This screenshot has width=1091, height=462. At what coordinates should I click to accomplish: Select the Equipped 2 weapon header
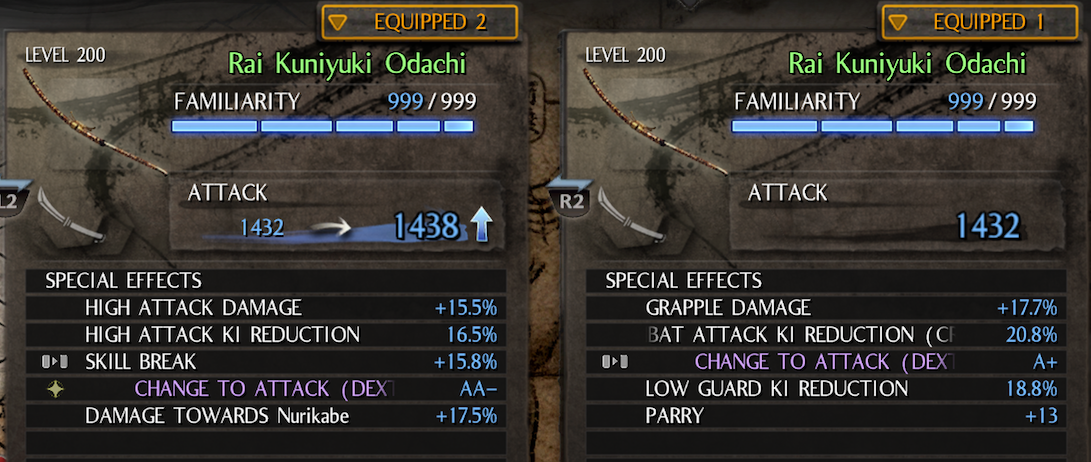tap(419, 22)
